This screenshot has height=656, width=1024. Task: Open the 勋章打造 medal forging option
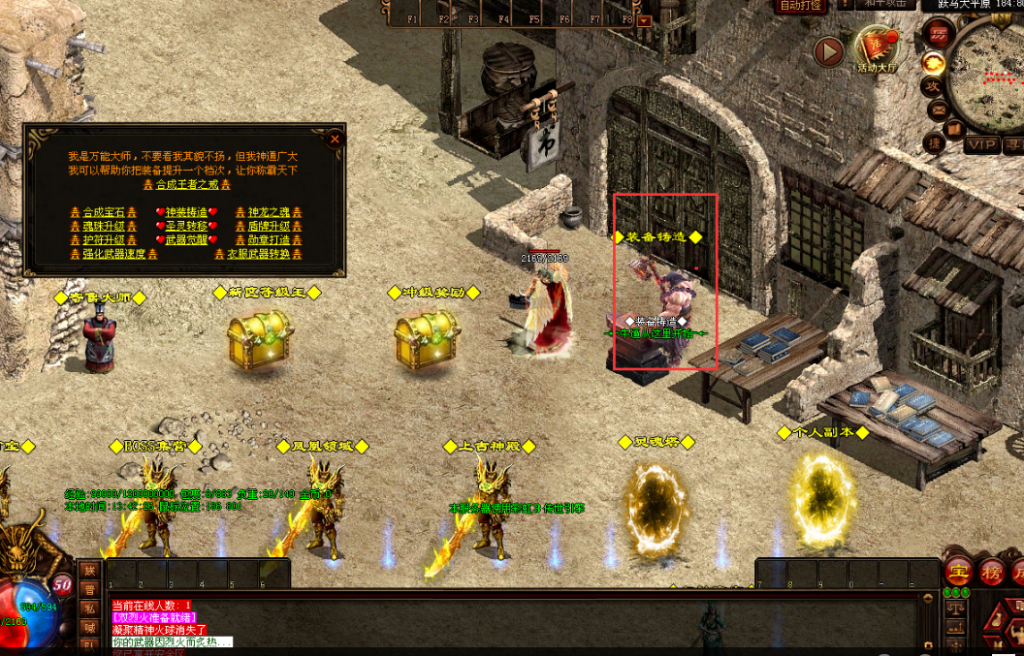pos(268,240)
